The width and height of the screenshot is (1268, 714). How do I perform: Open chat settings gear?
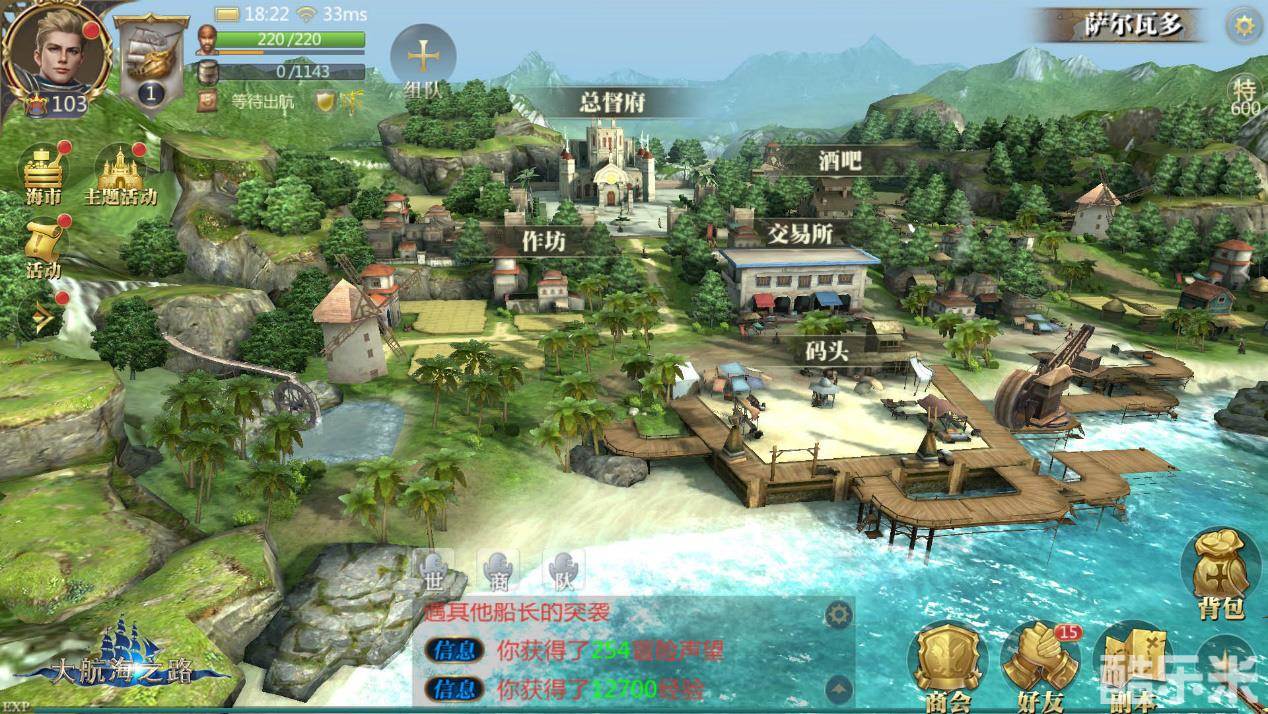(837, 613)
